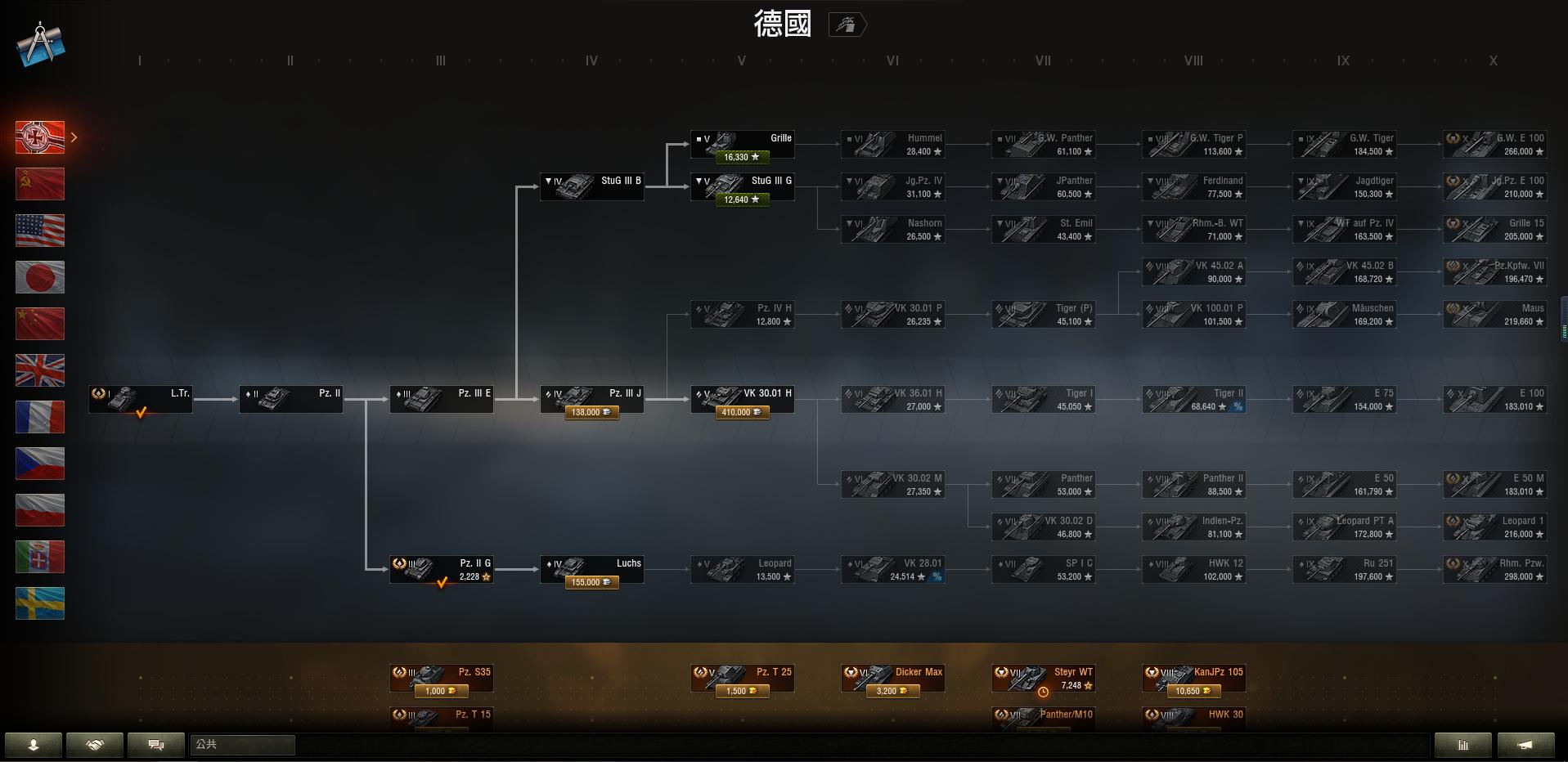Click the 410,000 purchase price on VK 30.01 H
This screenshot has width=1568, height=762.
coord(742,413)
